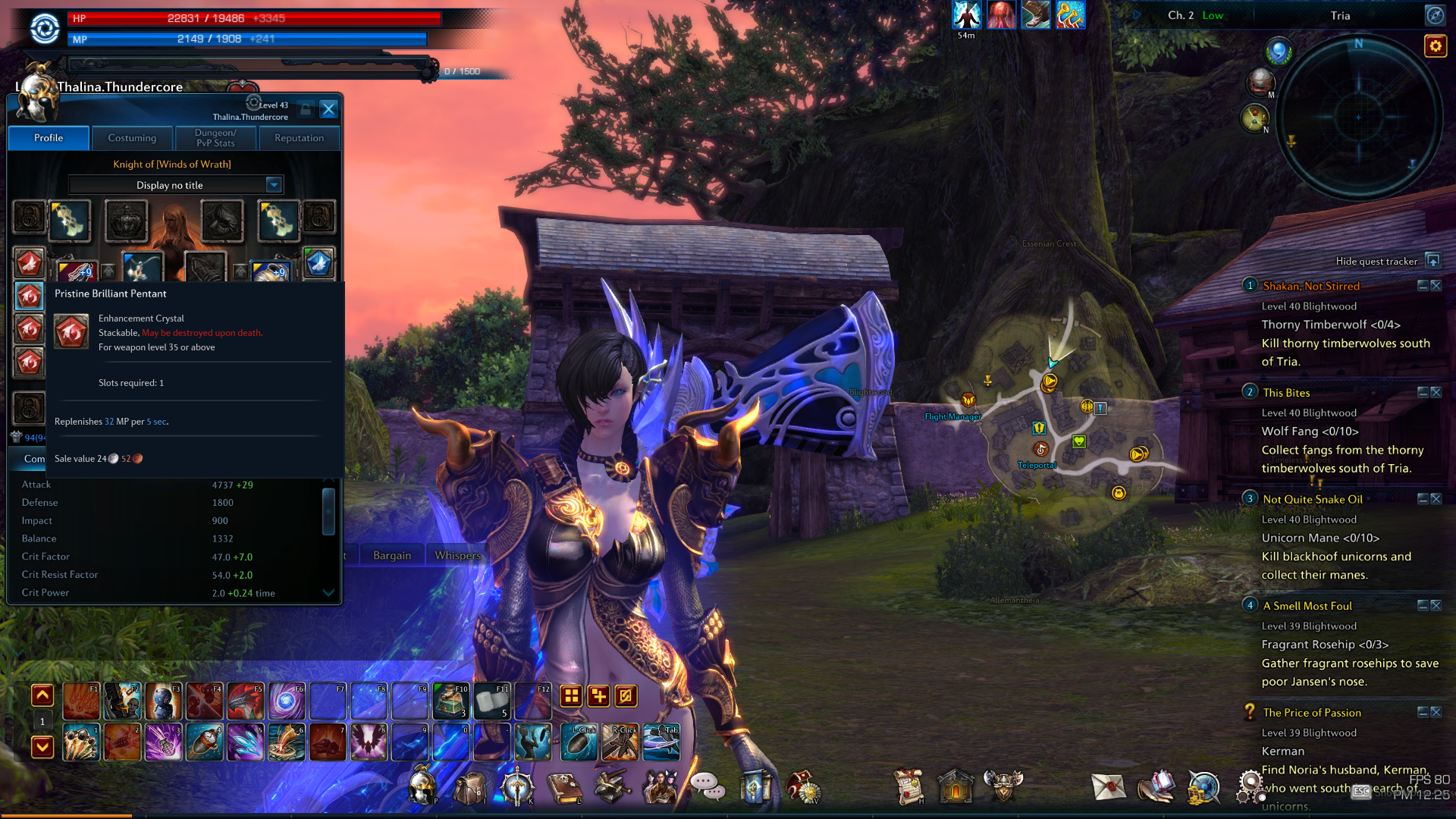
Task: Switch to the Costuming tab
Action: (x=132, y=138)
